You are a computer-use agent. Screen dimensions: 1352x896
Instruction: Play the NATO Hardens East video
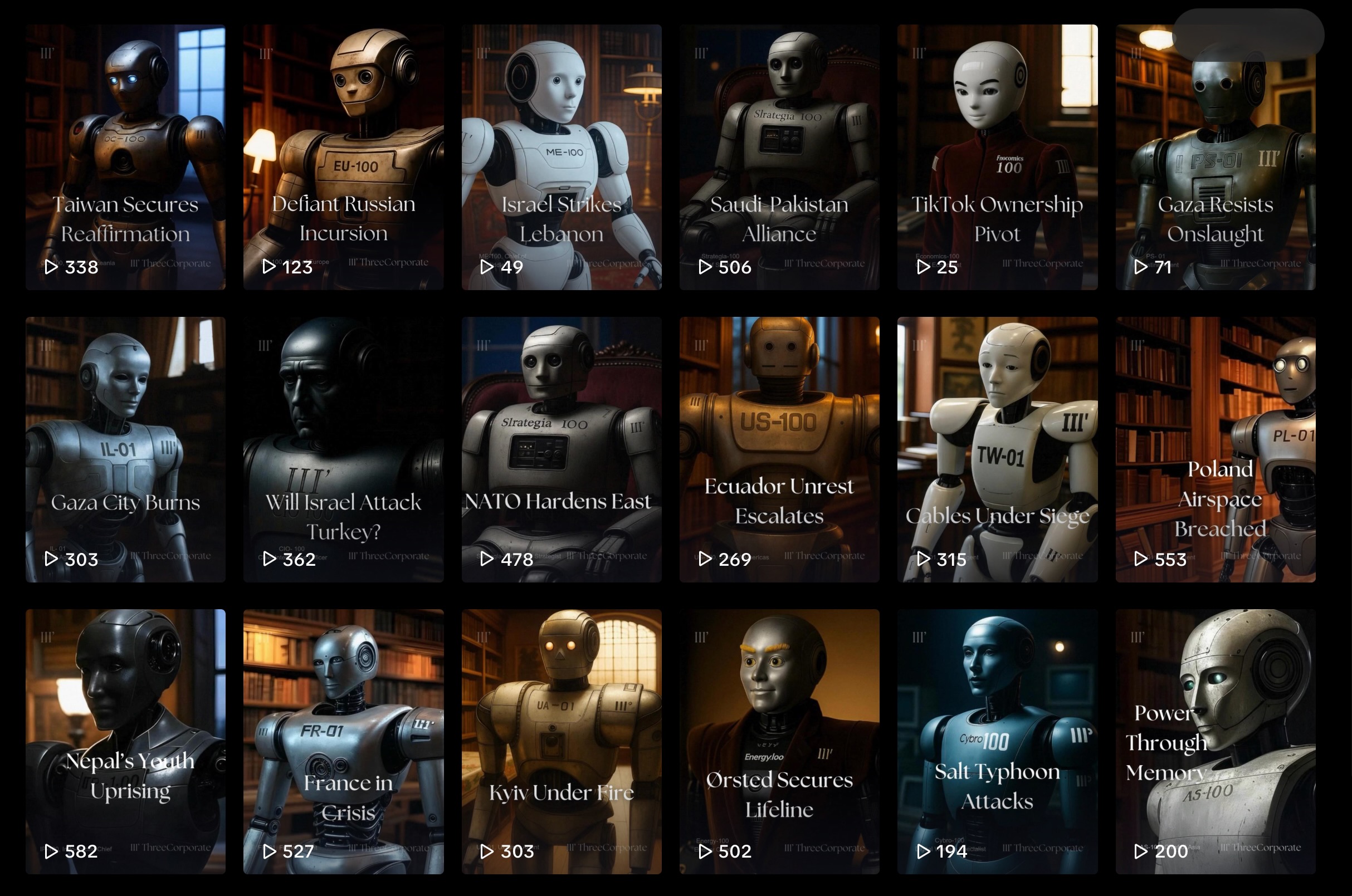point(562,449)
